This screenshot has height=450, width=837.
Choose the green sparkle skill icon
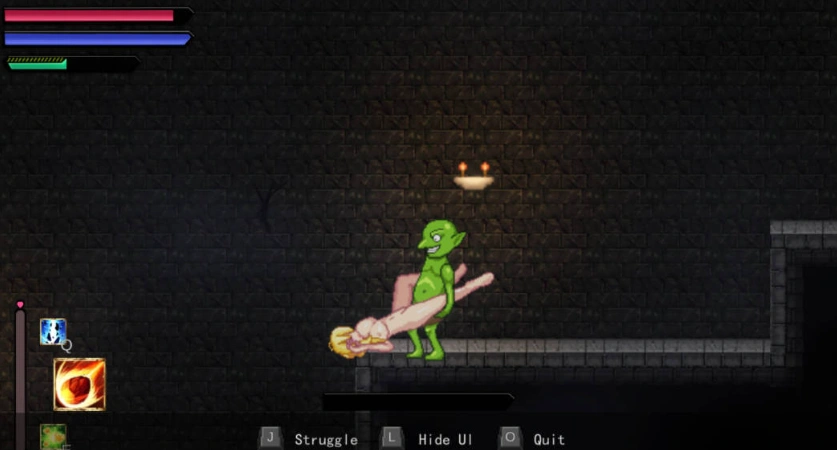(x=53, y=437)
